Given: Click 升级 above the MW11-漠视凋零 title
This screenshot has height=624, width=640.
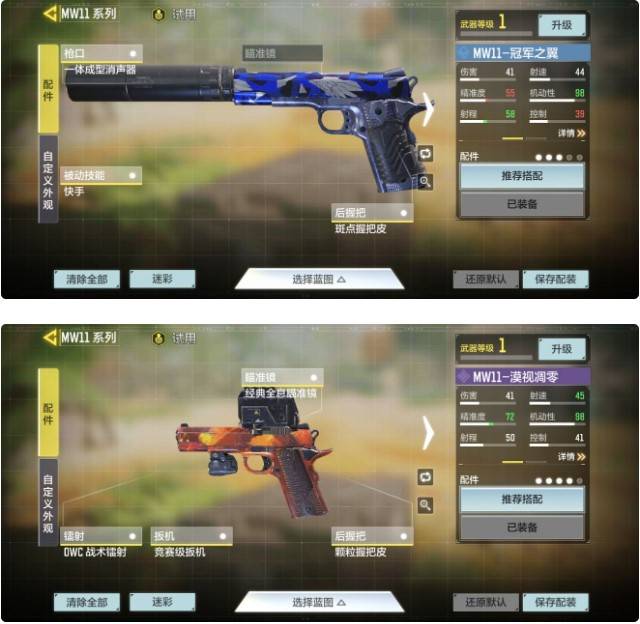Looking at the screenshot, I should (561, 348).
